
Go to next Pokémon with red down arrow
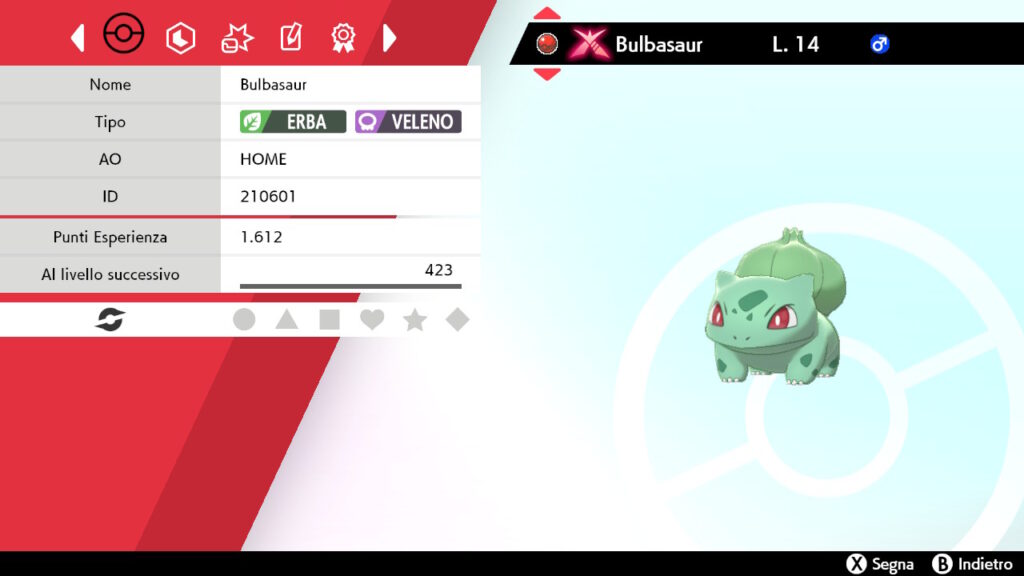(547, 73)
